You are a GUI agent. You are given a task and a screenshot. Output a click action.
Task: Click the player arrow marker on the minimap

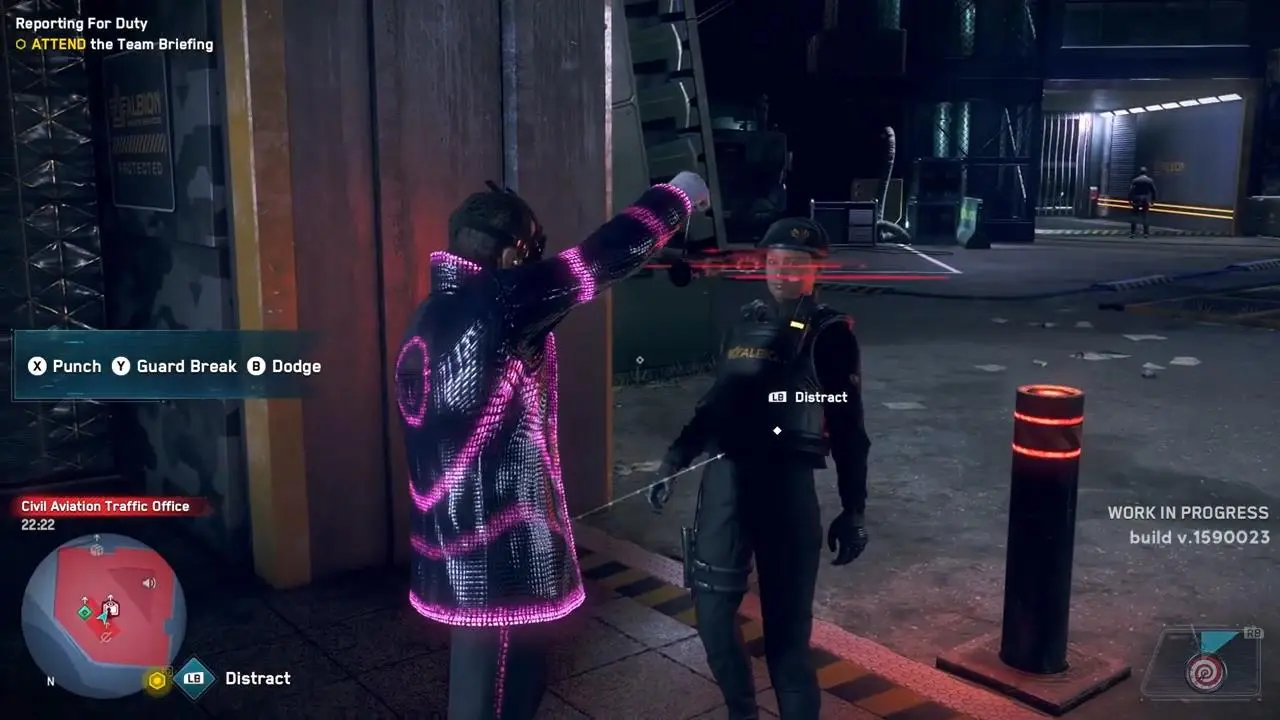[x=103, y=615]
